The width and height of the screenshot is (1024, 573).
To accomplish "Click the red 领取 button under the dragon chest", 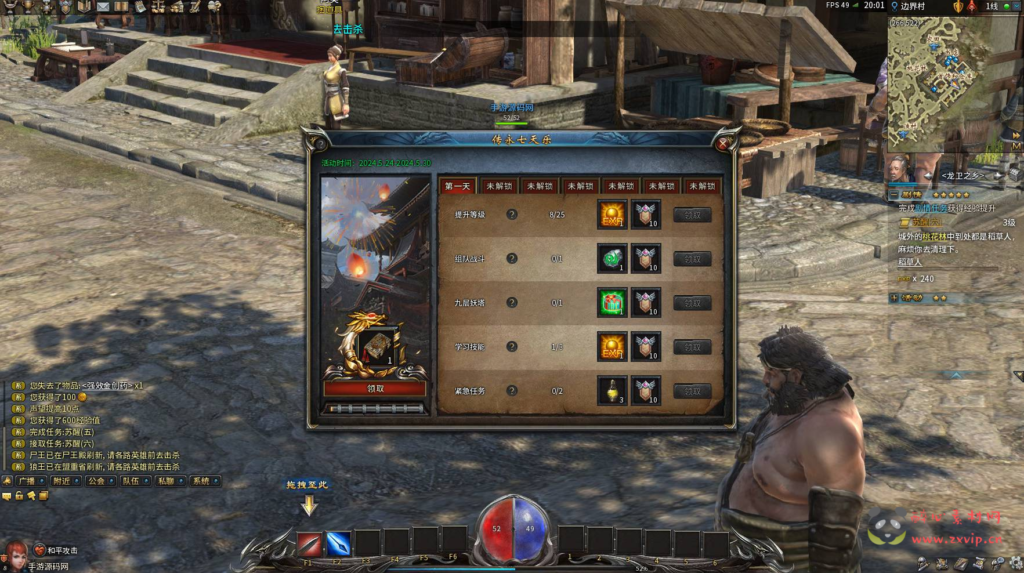I will pyautogui.click(x=375, y=388).
